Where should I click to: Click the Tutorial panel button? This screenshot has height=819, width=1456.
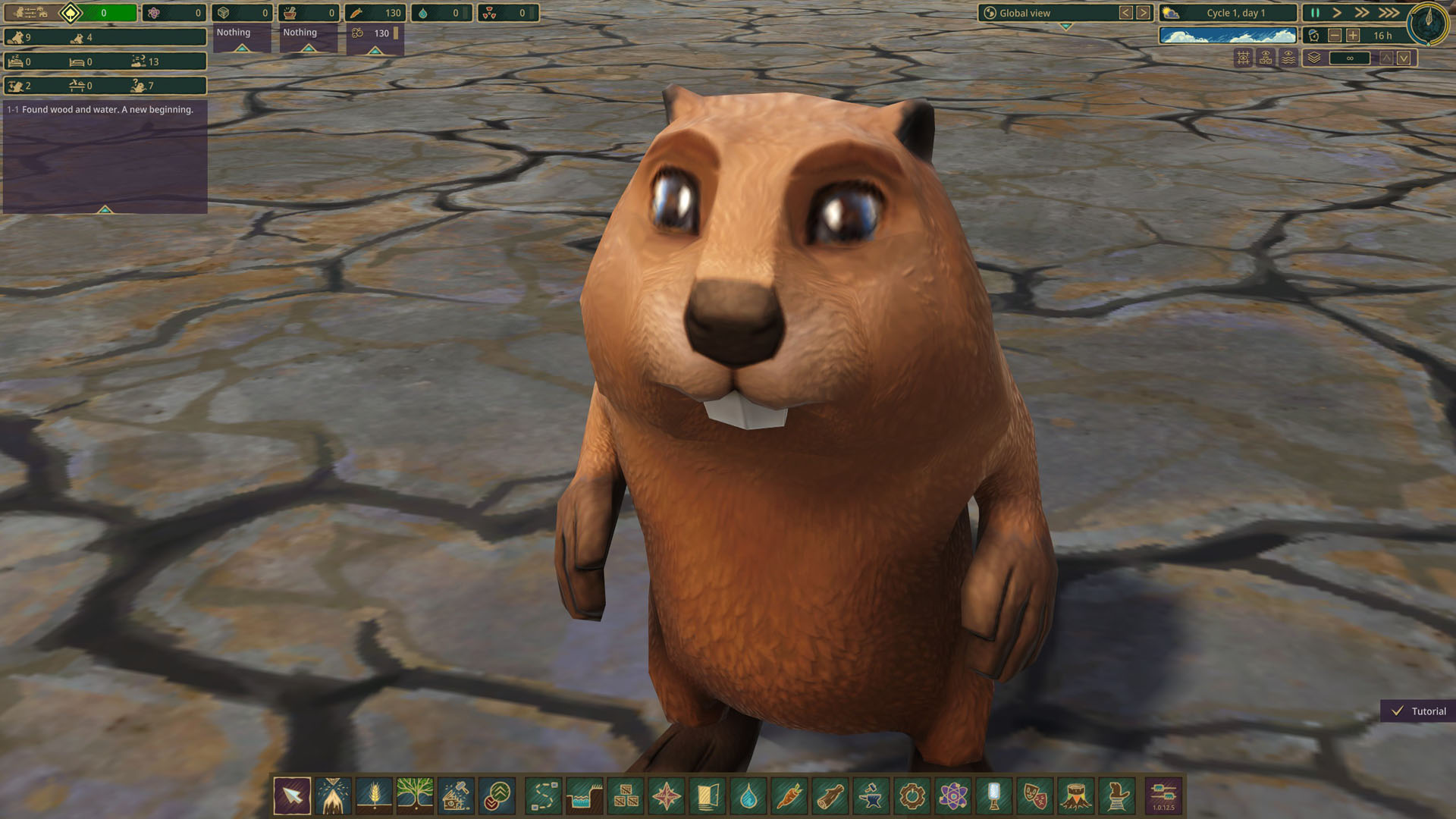[x=1418, y=711]
